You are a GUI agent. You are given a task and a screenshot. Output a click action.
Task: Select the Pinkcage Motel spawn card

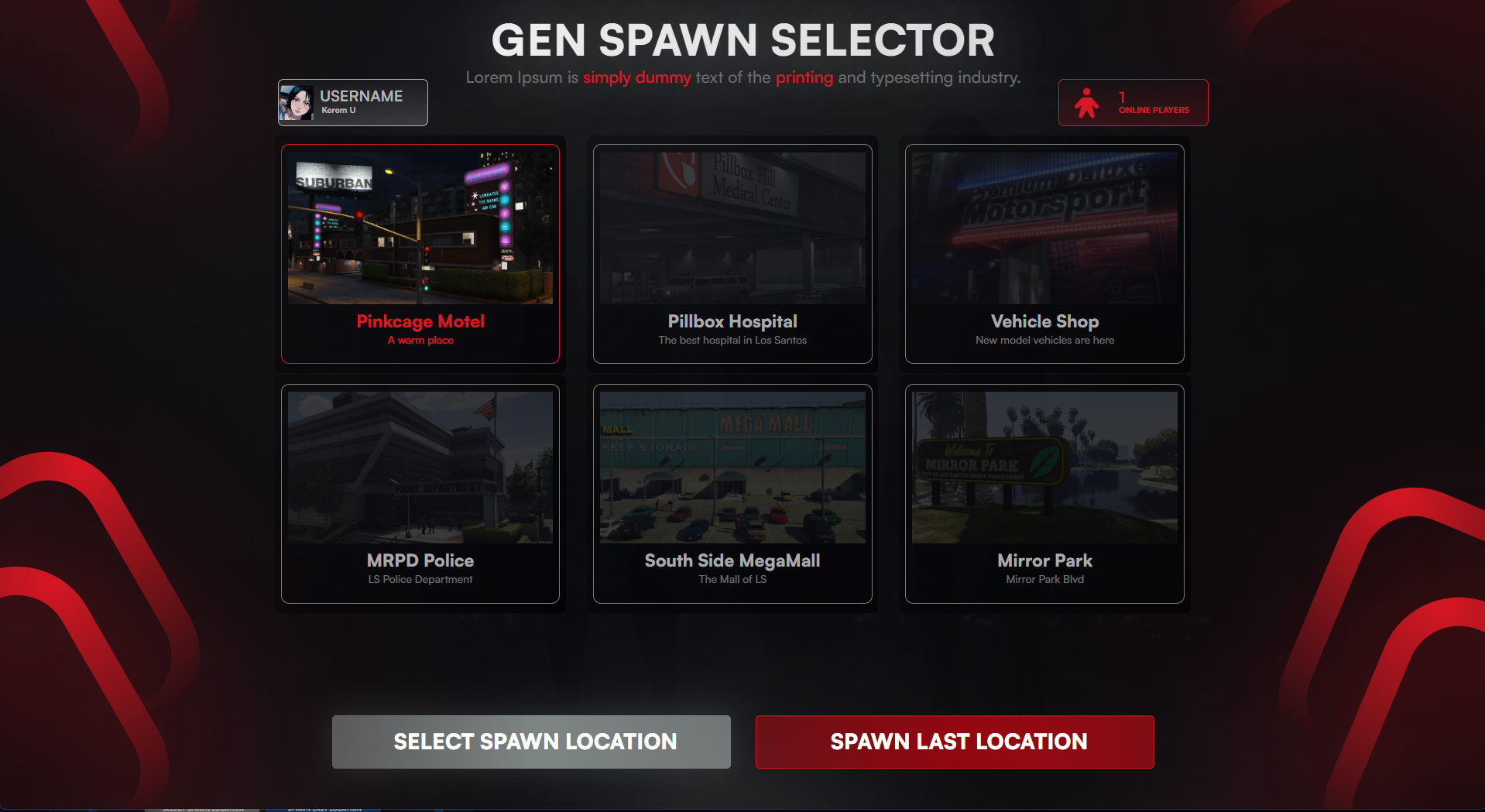click(420, 253)
